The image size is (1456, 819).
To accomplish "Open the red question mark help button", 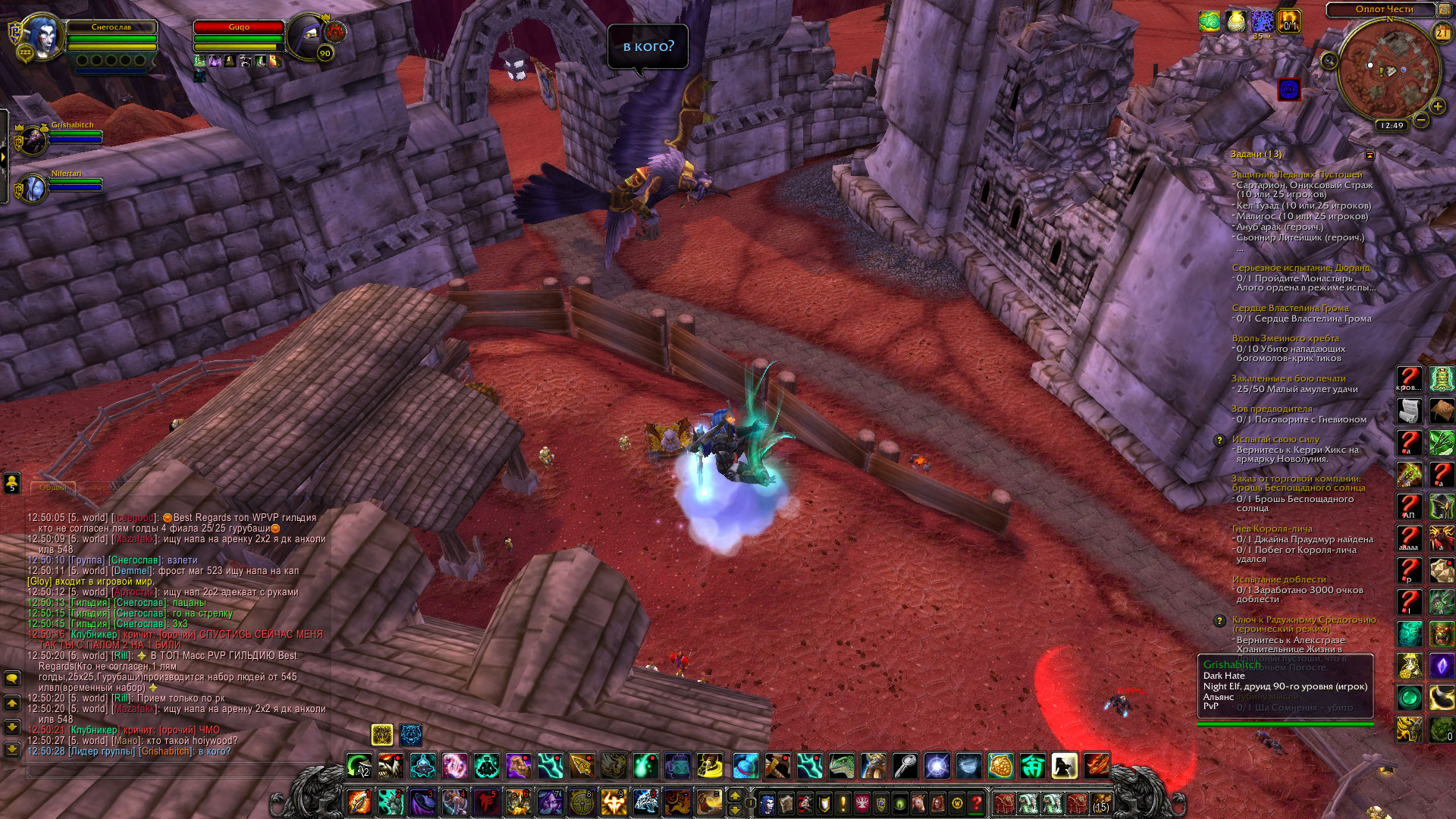I will pyautogui.click(x=977, y=802).
